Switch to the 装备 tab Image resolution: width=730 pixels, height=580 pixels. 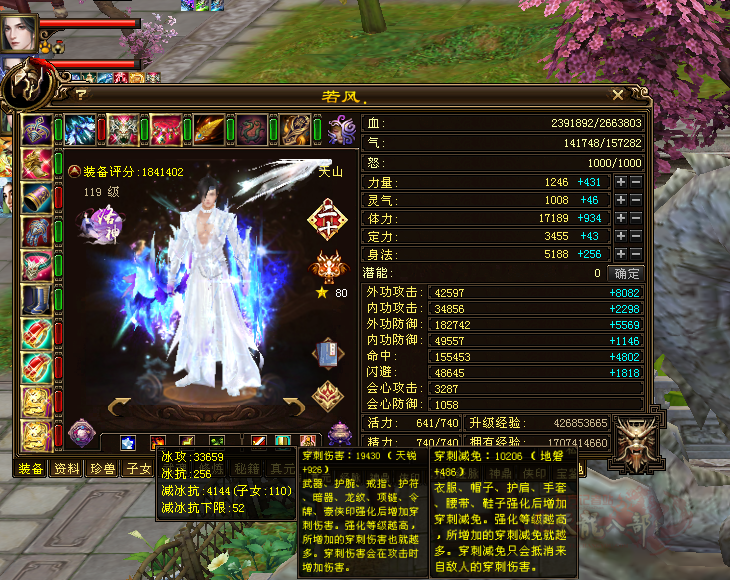pyautogui.click(x=32, y=469)
